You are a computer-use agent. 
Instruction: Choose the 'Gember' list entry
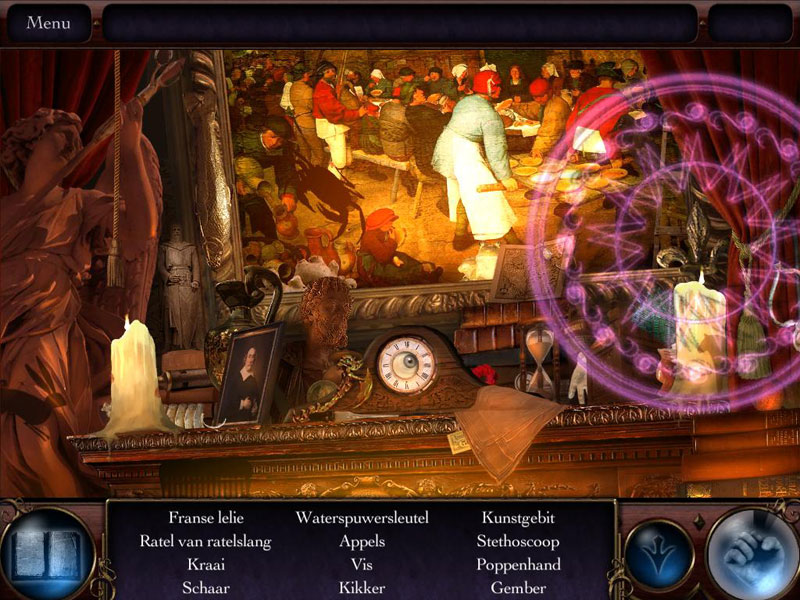click(518, 588)
